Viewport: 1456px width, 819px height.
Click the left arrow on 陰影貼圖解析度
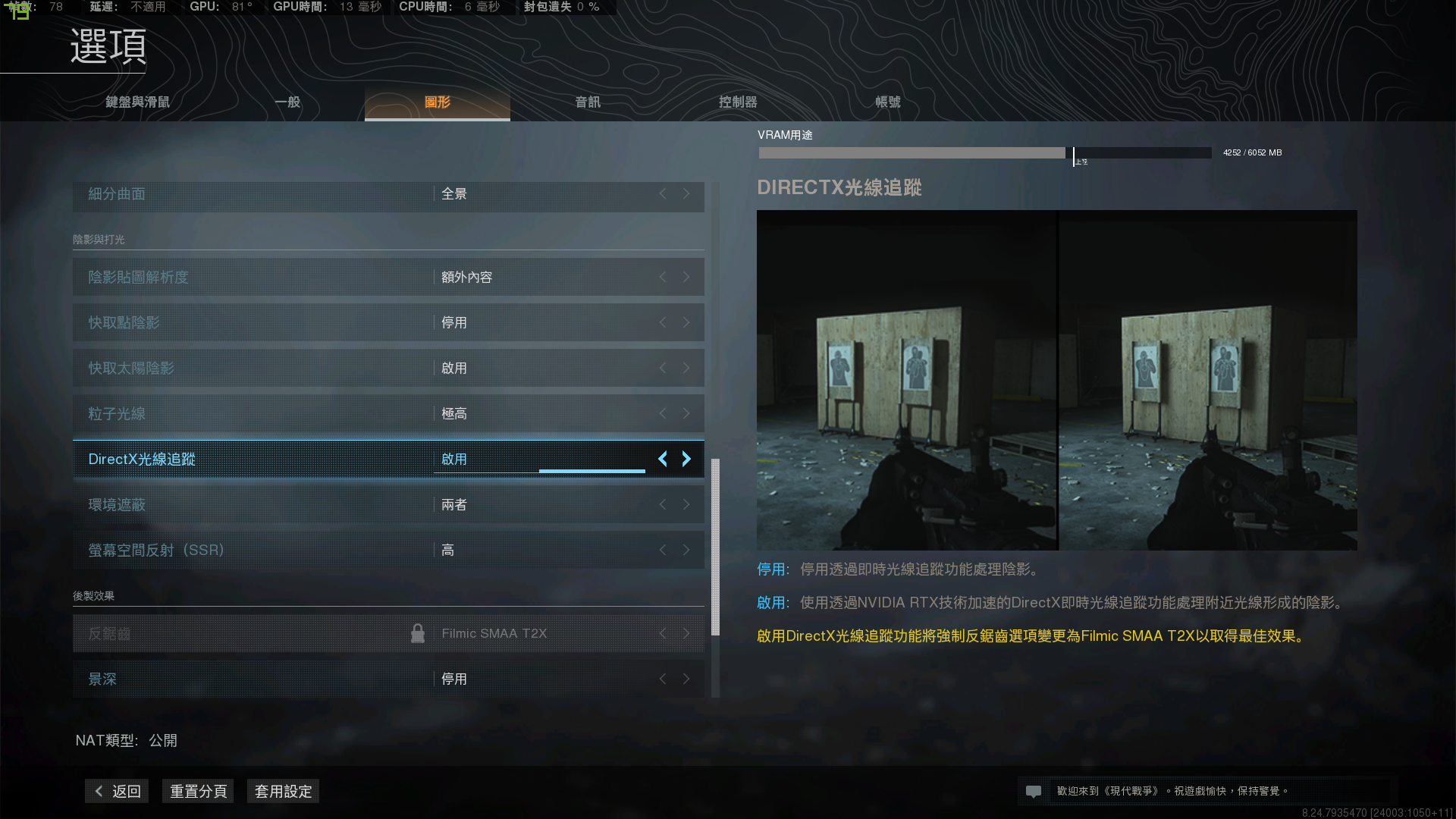point(662,277)
